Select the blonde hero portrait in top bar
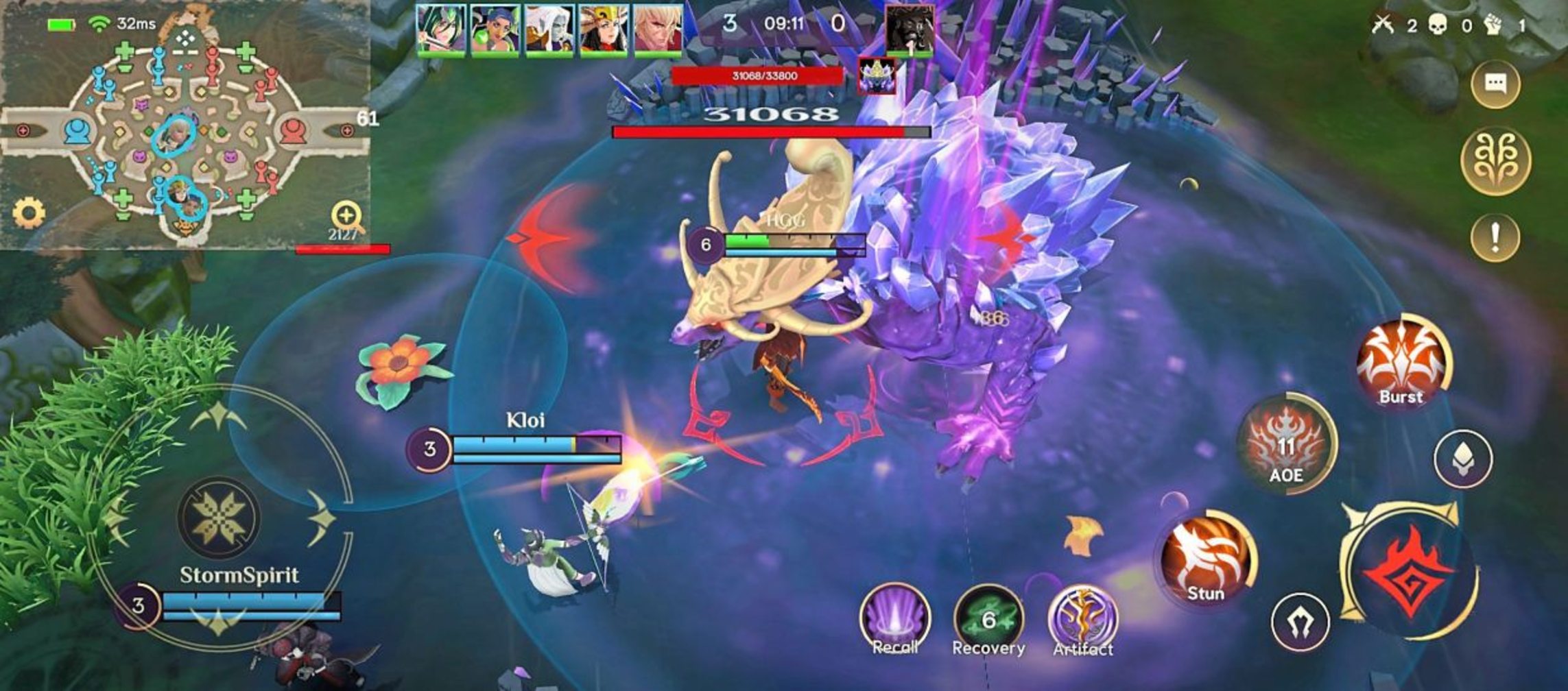This screenshot has height=691, width=1568. (657, 29)
